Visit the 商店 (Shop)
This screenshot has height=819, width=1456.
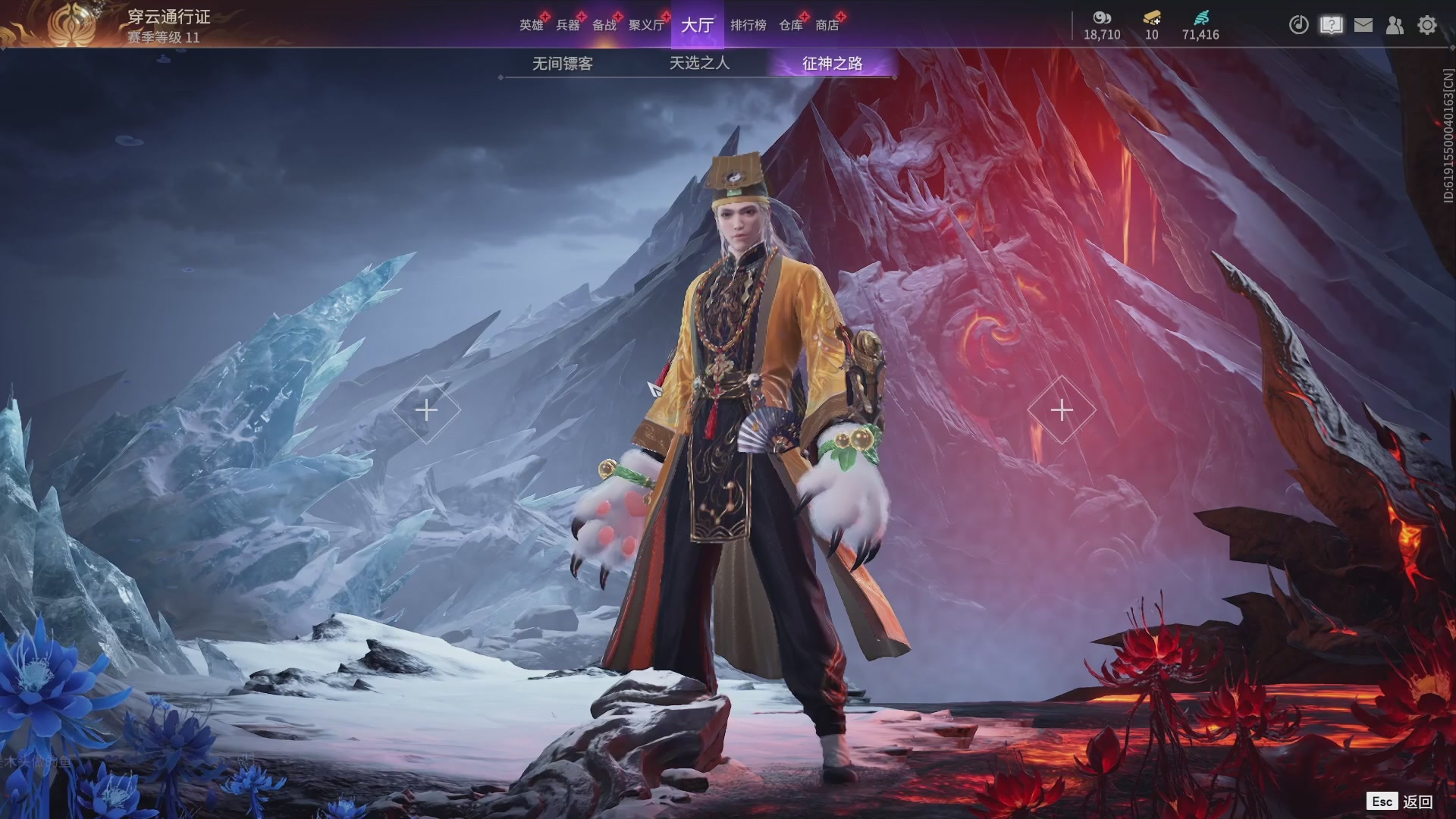coord(827,25)
